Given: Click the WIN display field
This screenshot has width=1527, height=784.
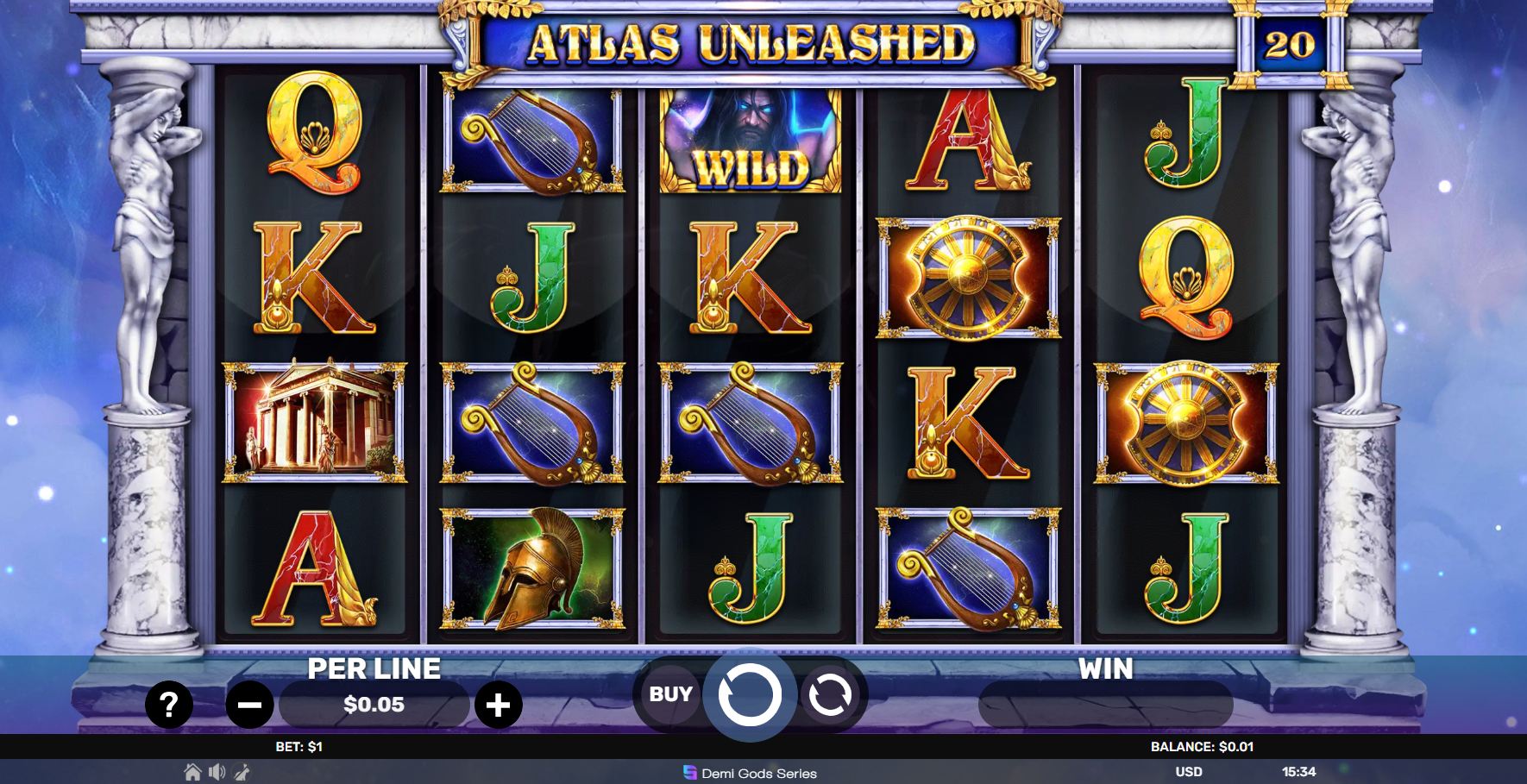Looking at the screenshot, I should (x=1109, y=704).
